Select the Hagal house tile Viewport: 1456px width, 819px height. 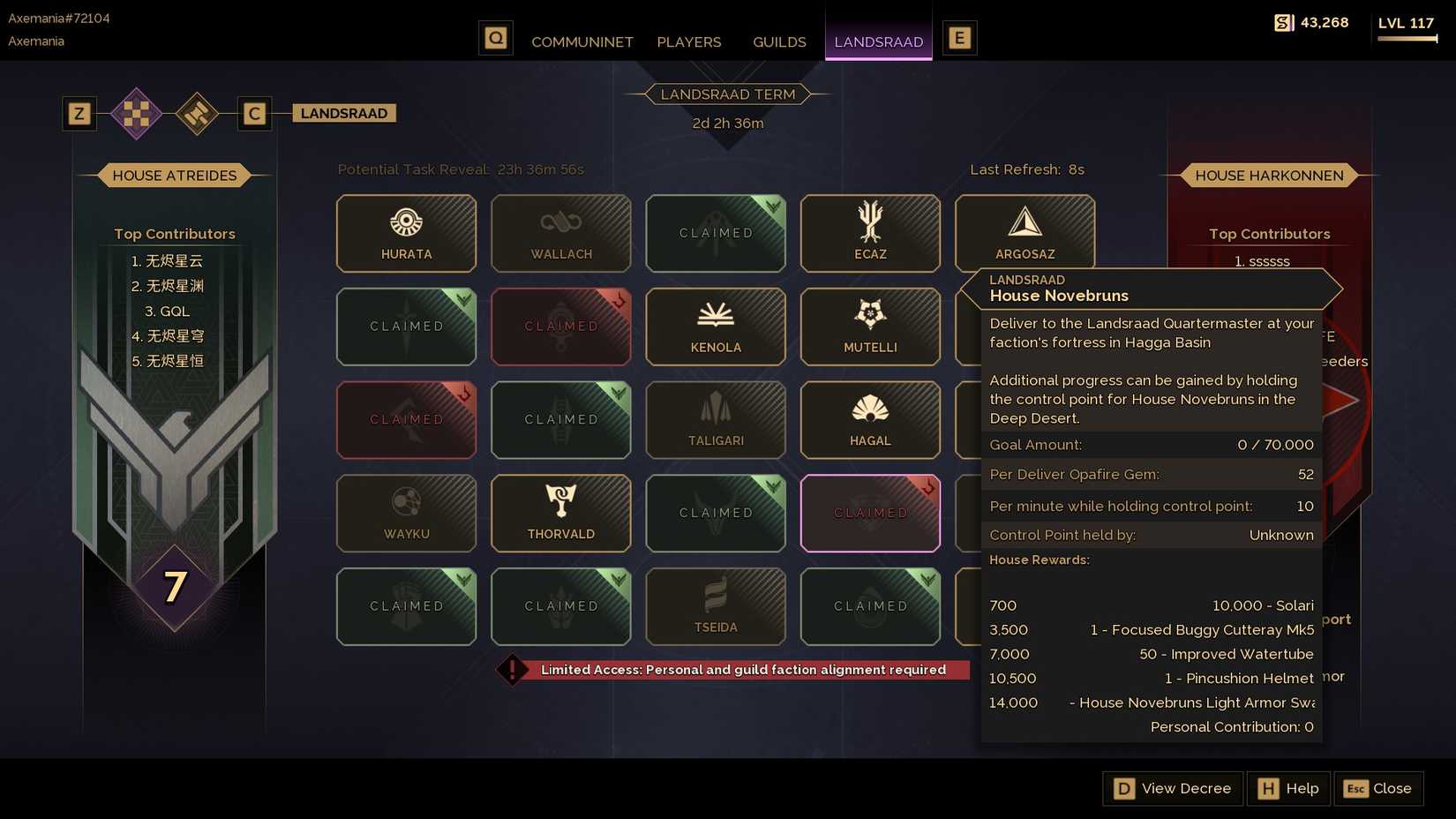869,420
